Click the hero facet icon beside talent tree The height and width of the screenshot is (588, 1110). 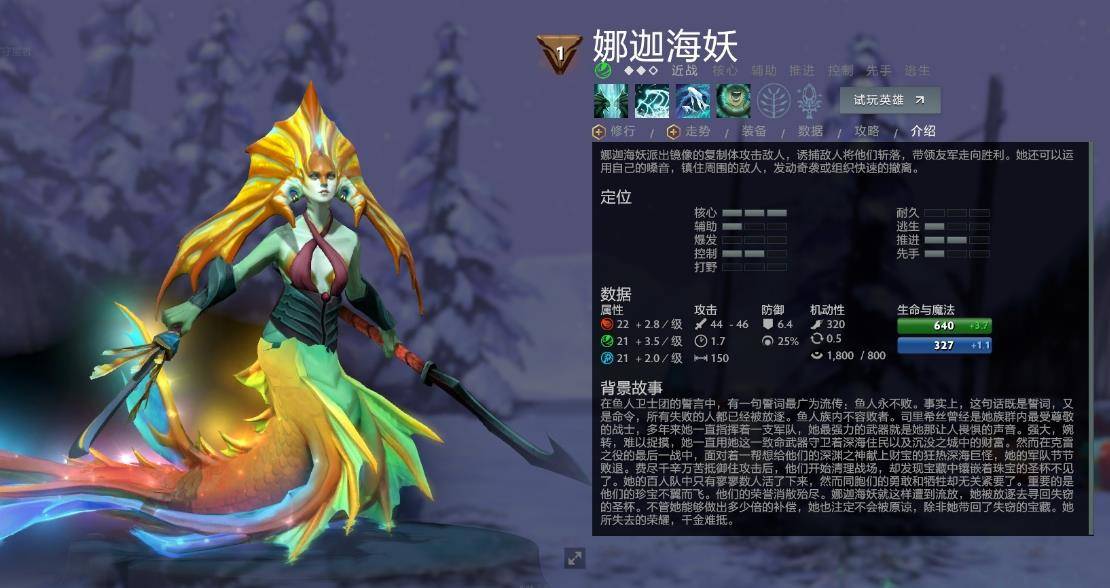809,101
